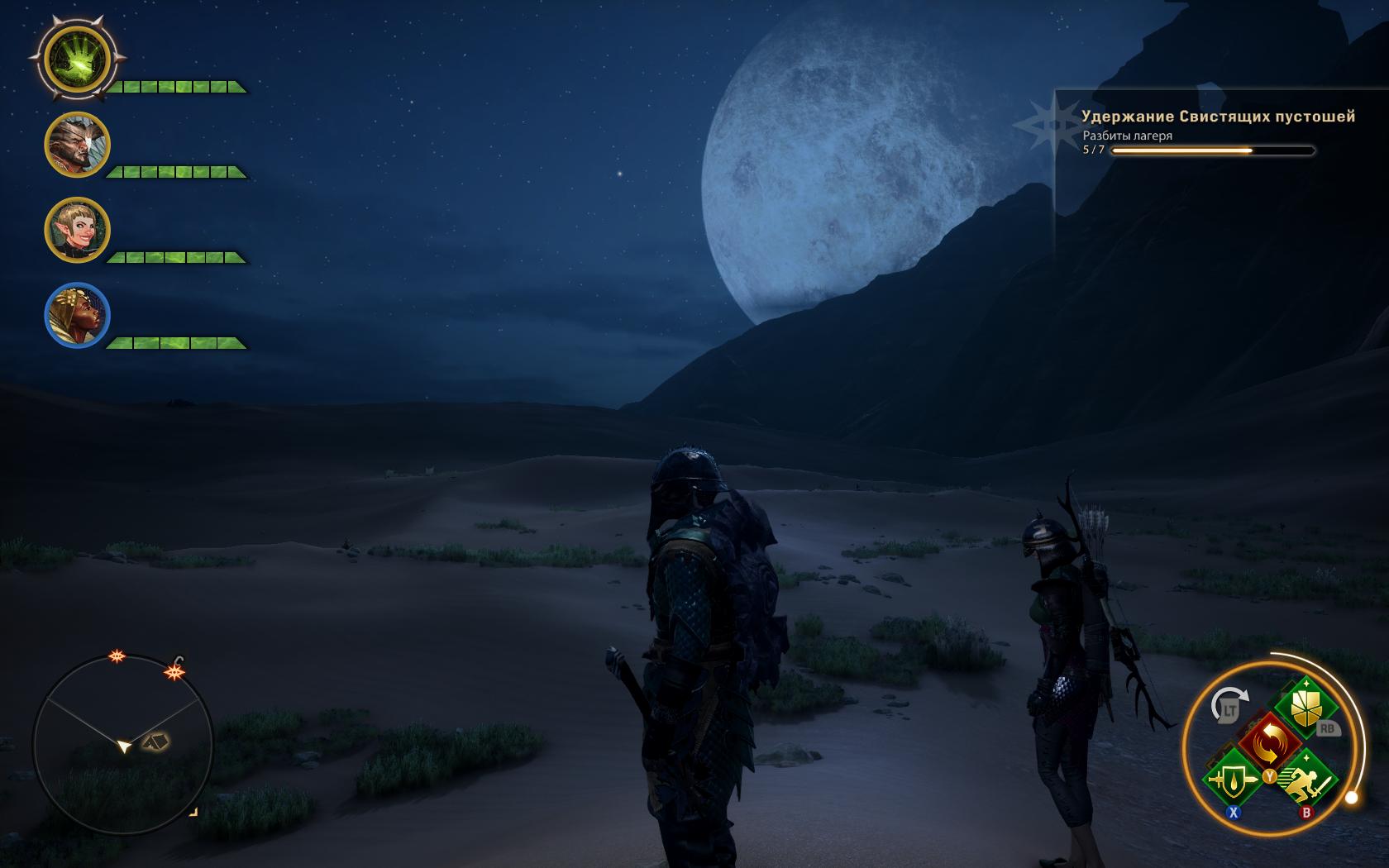Image resolution: width=1389 pixels, height=868 pixels.
Task: Trigger the running swordsman charge ability
Action: click(x=1305, y=780)
